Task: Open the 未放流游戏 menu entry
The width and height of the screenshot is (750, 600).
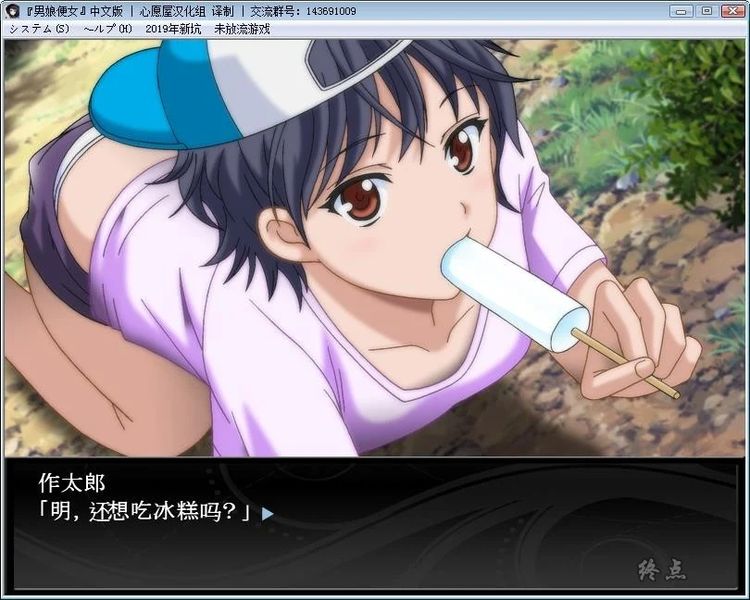Action: coord(242,28)
